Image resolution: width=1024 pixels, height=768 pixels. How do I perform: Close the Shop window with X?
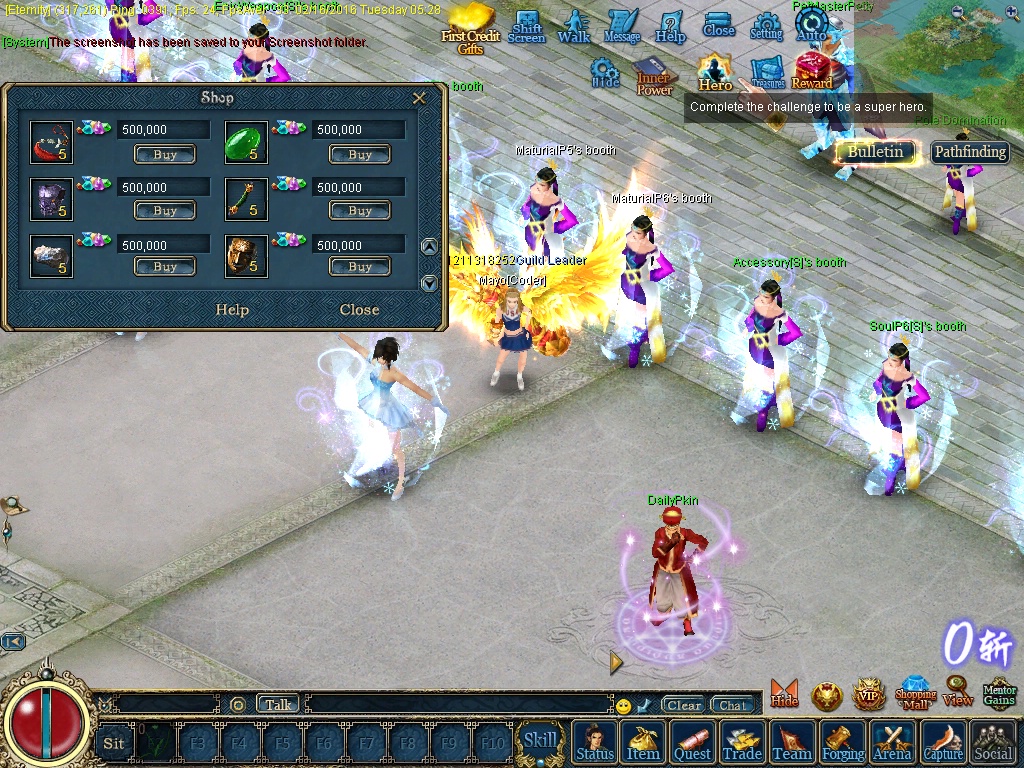(420, 98)
